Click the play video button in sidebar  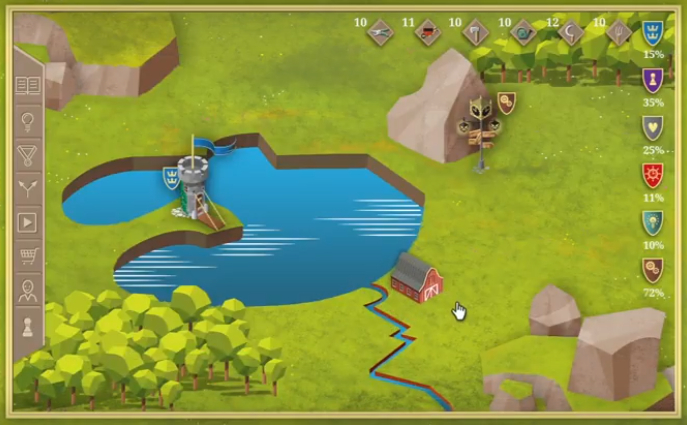point(28,222)
